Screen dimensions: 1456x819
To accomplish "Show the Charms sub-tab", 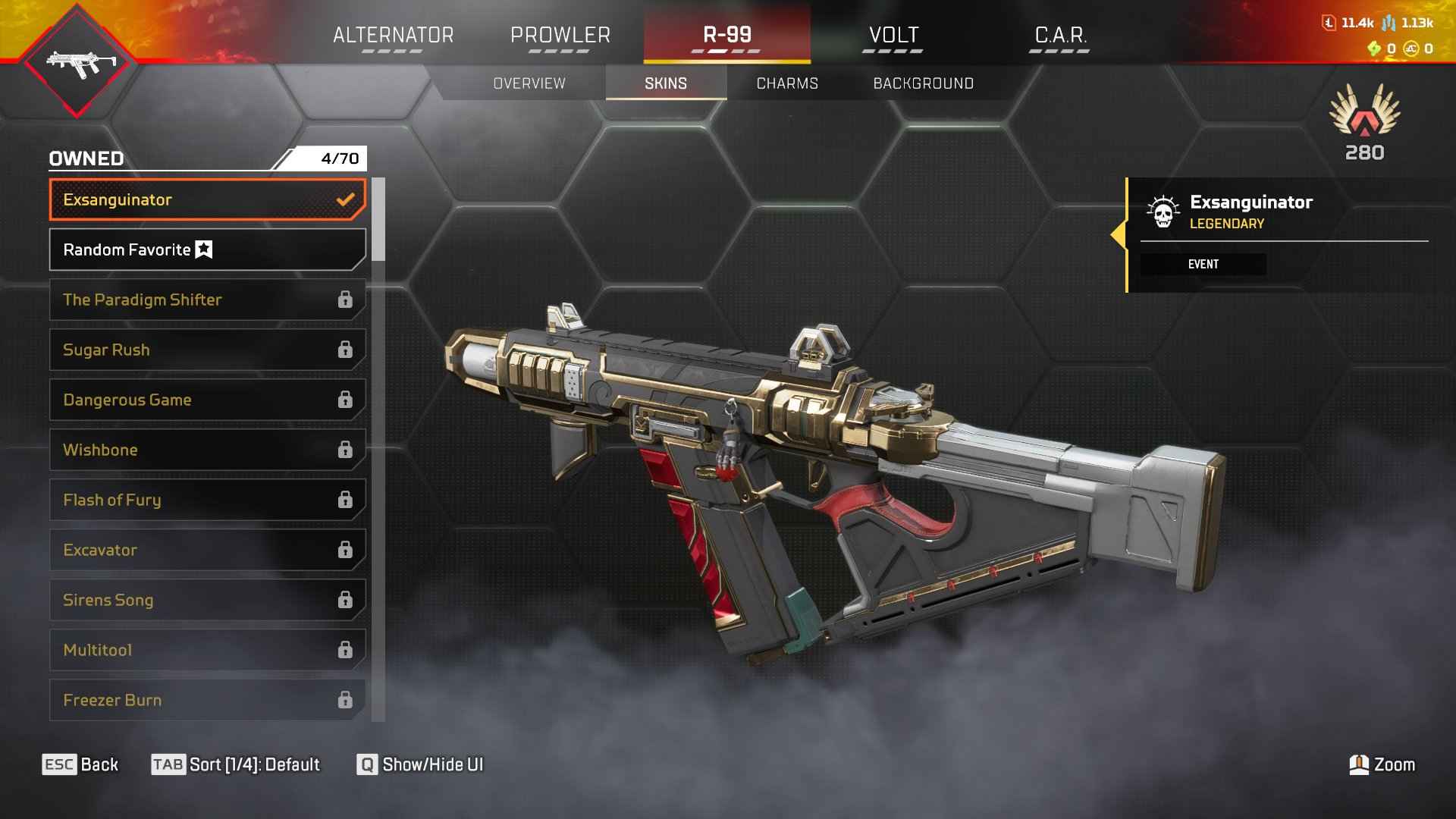I will click(787, 83).
